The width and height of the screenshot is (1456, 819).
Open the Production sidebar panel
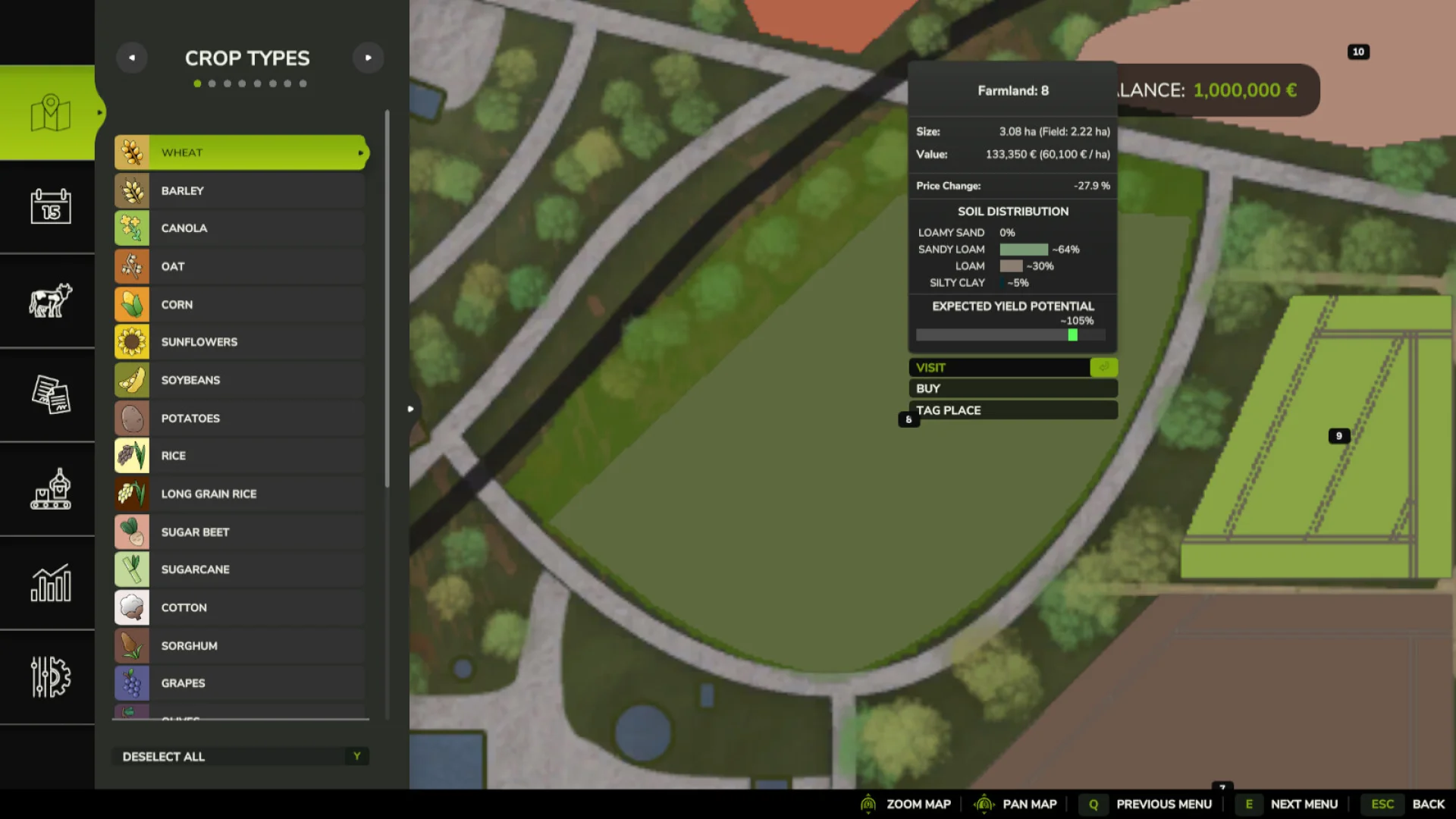(47, 490)
